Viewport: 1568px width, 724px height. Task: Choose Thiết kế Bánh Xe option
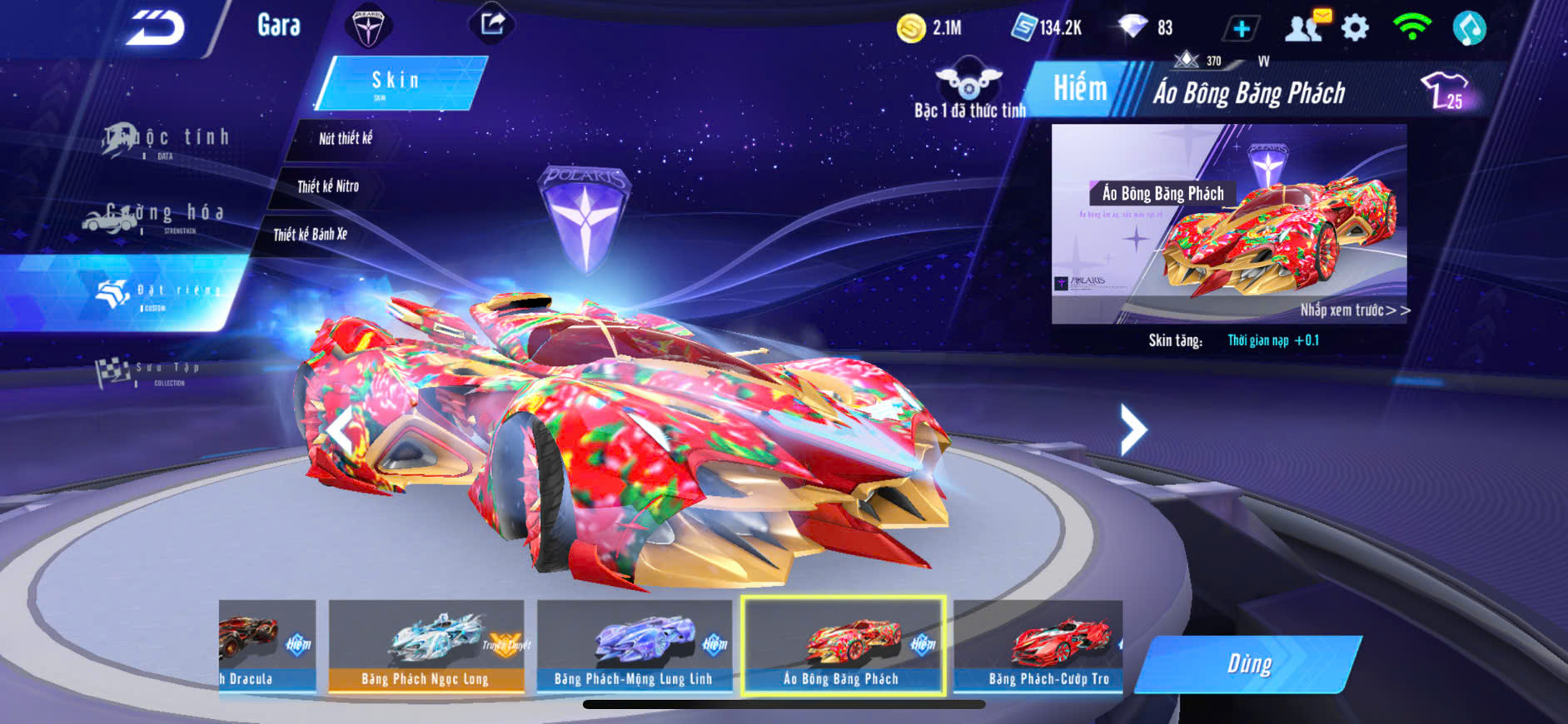pos(310,235)
